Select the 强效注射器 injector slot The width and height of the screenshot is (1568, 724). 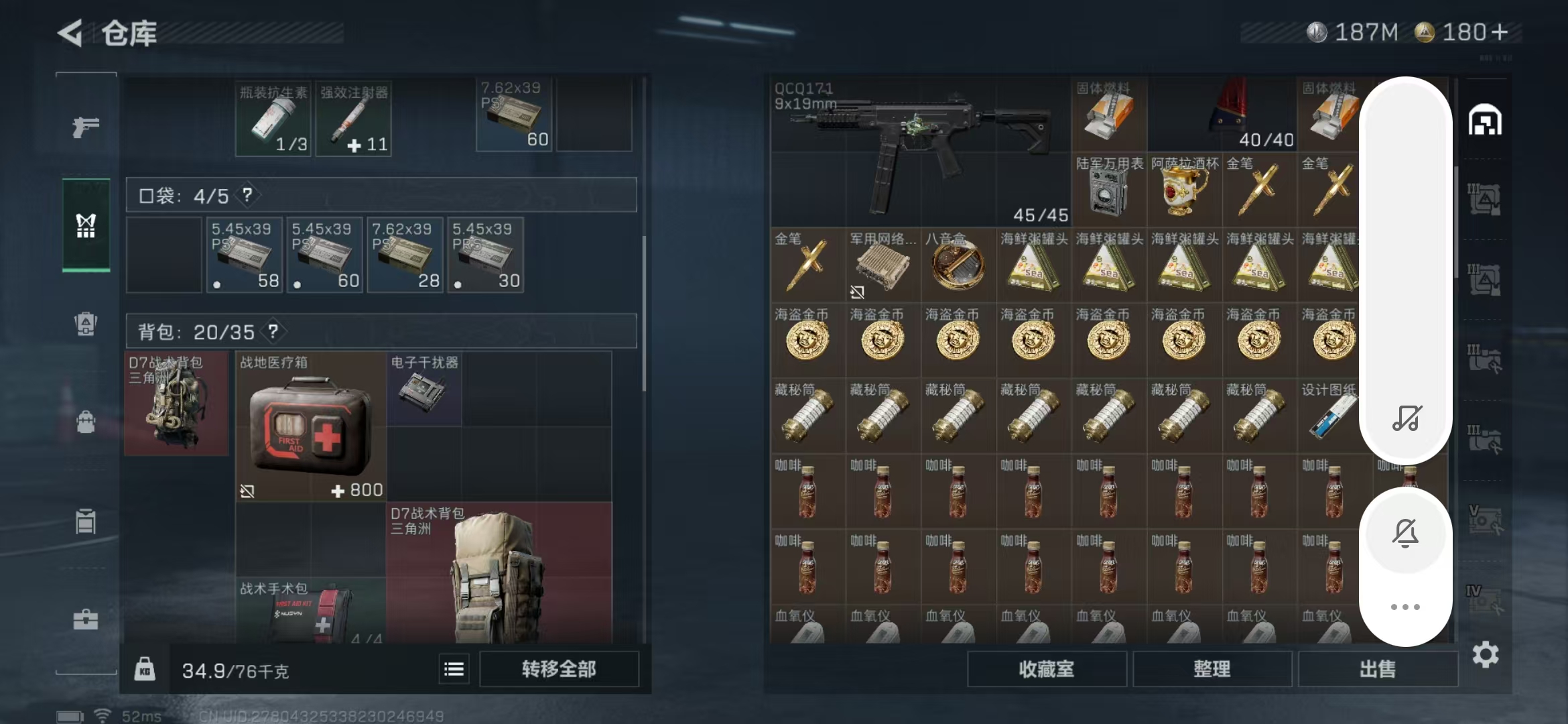[x=353, y=119]
